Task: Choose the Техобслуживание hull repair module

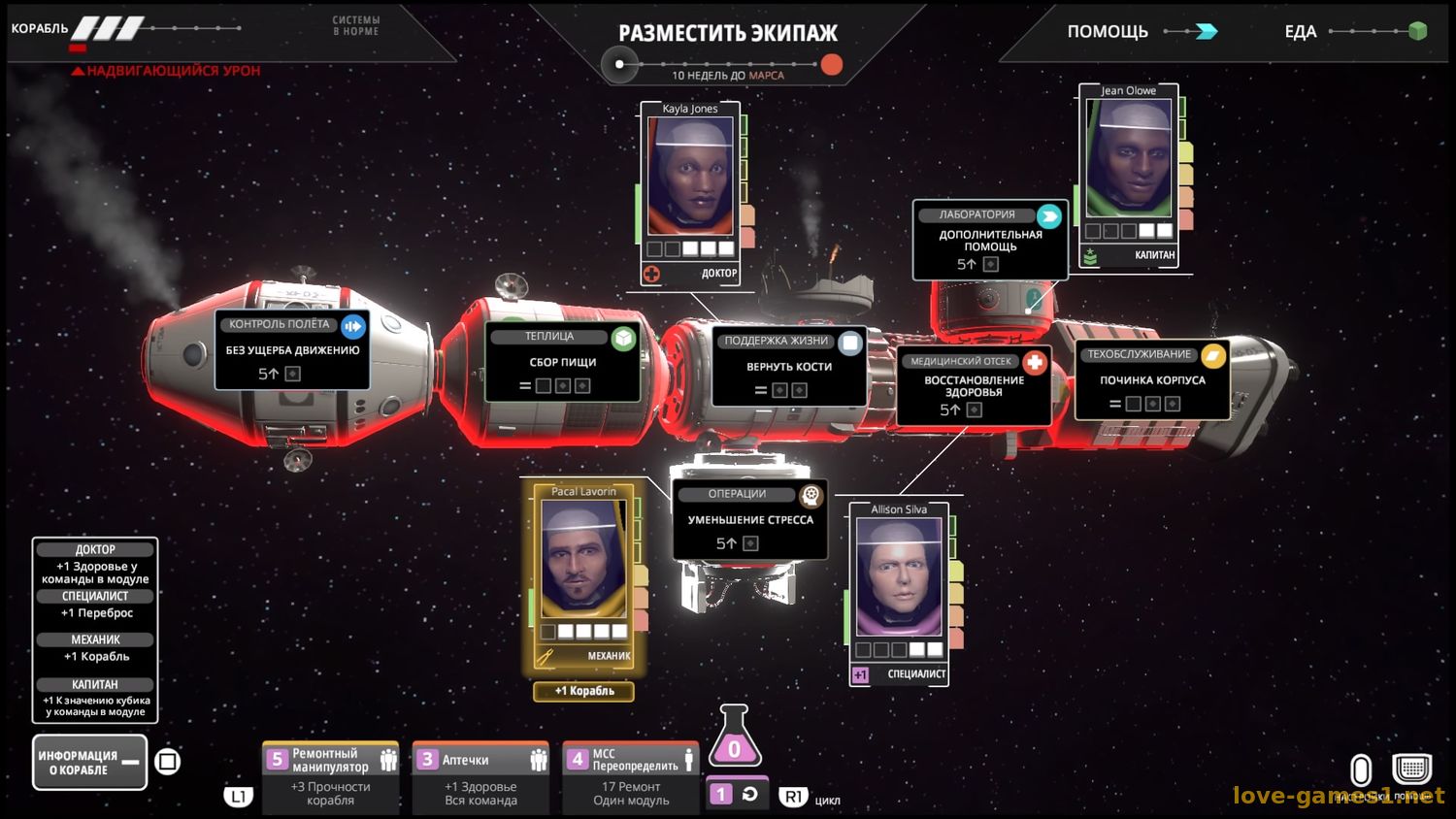Action: tap(1152, 379)
